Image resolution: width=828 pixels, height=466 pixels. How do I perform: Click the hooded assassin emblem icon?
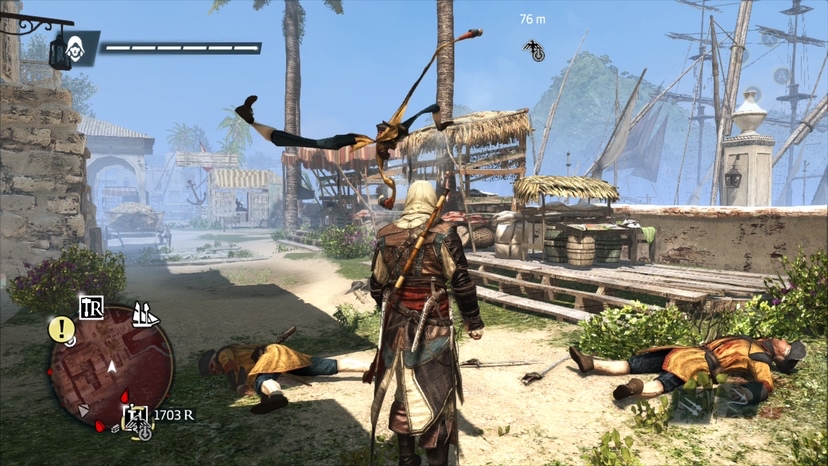tap(75, 46)
